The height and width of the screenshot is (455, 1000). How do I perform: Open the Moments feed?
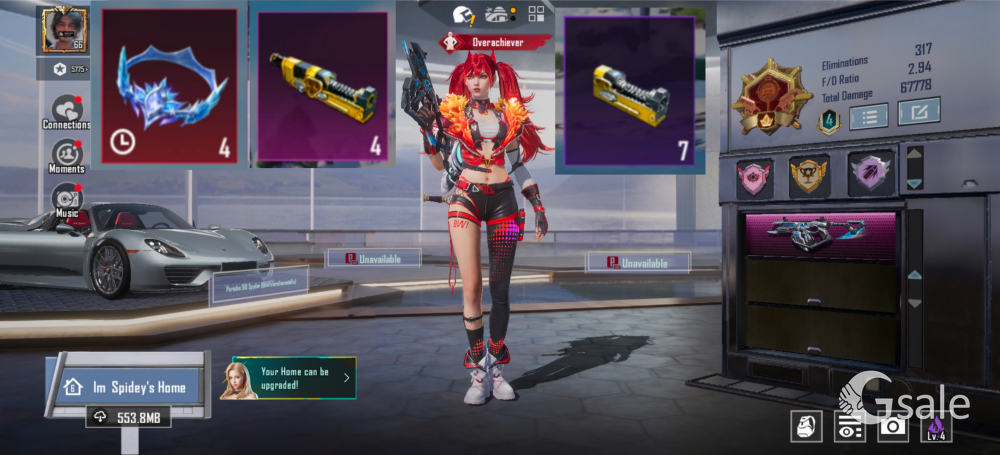tap(66, 155)
